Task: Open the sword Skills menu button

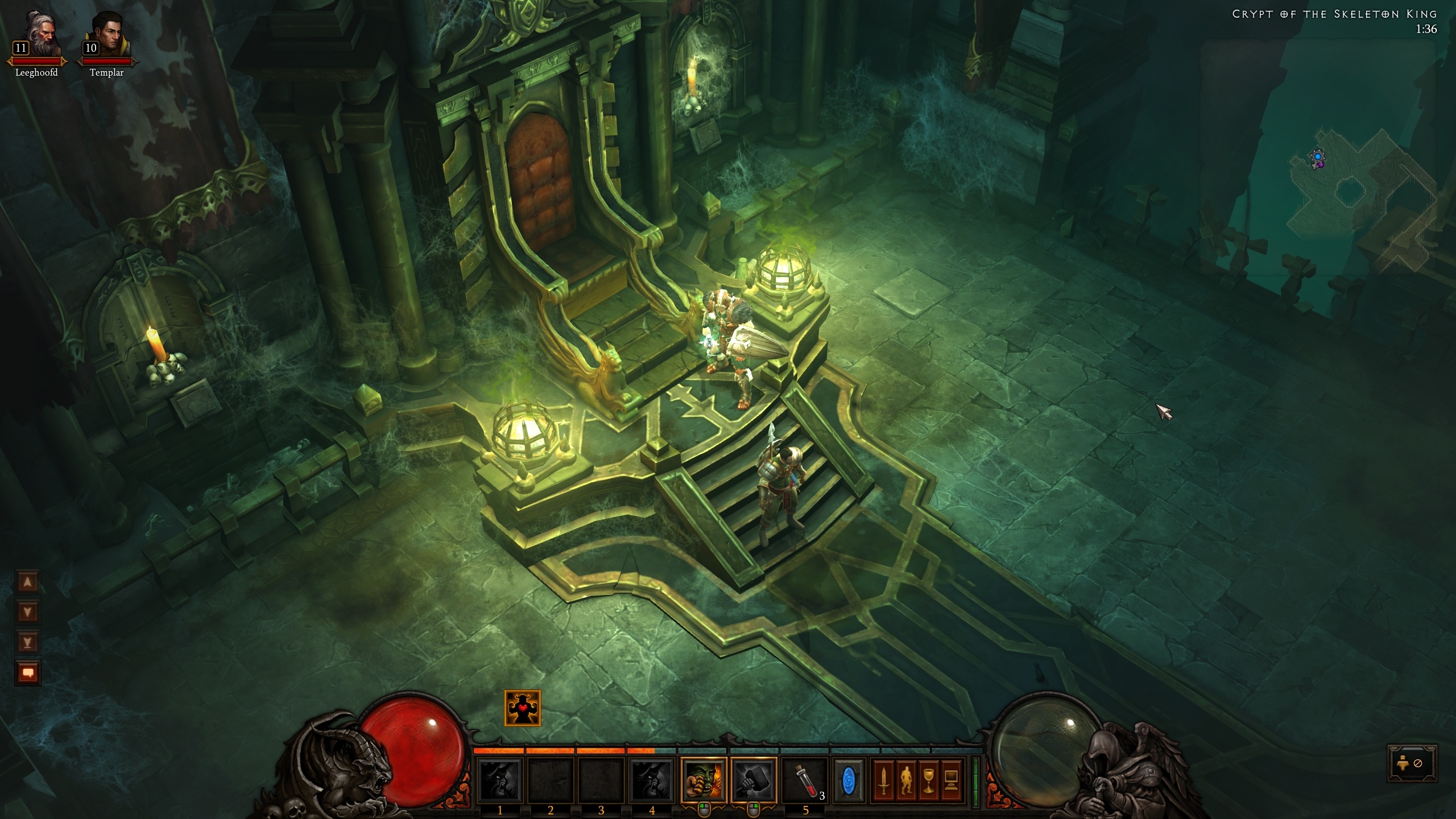Action: 883,780
